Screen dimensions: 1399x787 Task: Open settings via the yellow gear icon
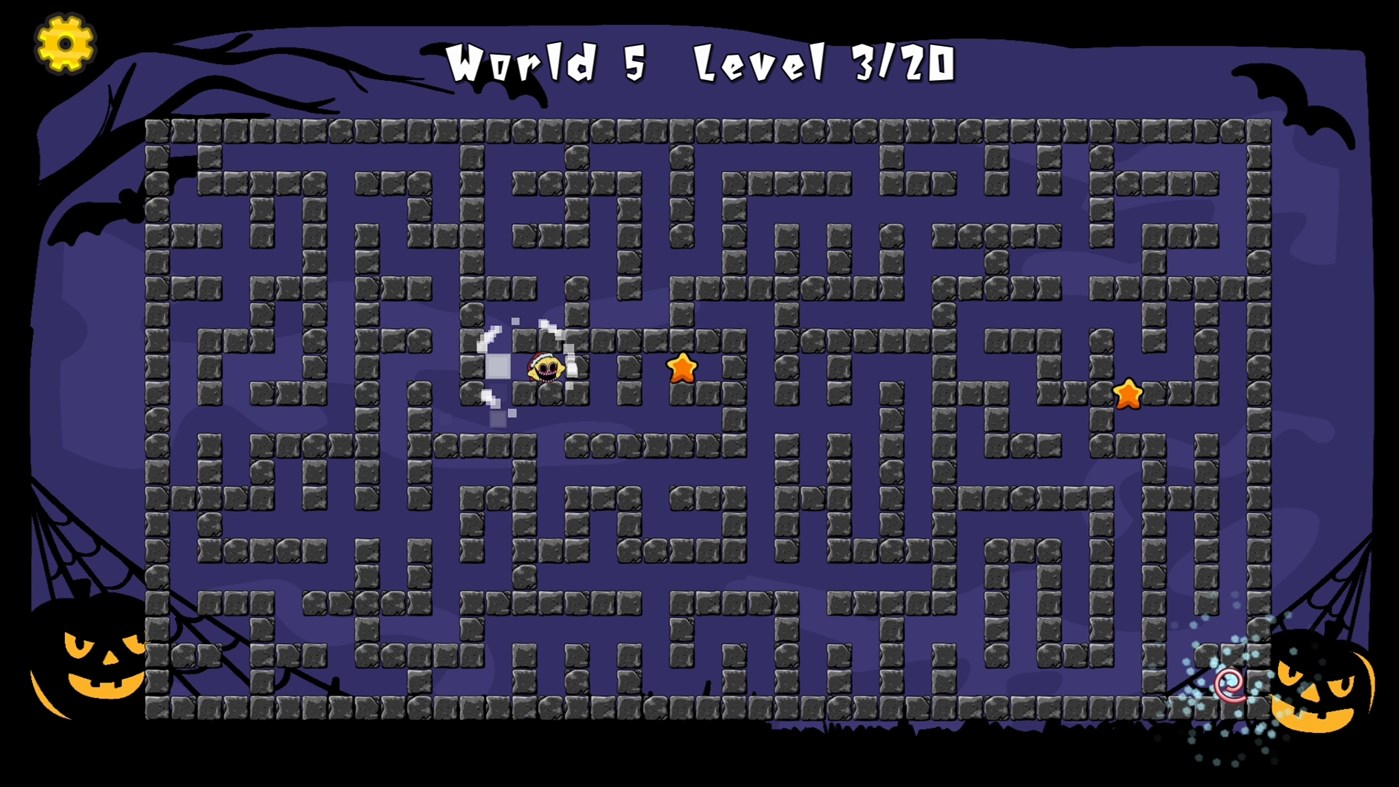tap(64, 44)
